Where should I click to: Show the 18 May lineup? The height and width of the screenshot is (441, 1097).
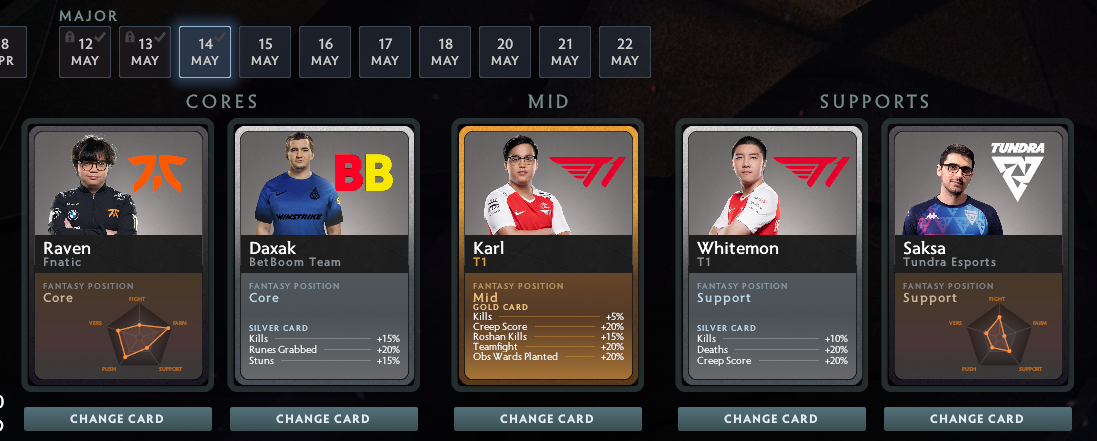[x=445, y=52]
